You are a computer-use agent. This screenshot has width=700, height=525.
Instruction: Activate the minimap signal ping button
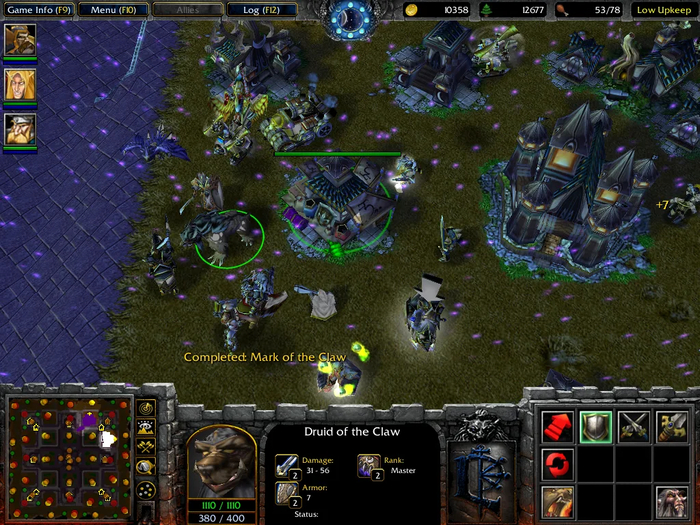(147, 409)
